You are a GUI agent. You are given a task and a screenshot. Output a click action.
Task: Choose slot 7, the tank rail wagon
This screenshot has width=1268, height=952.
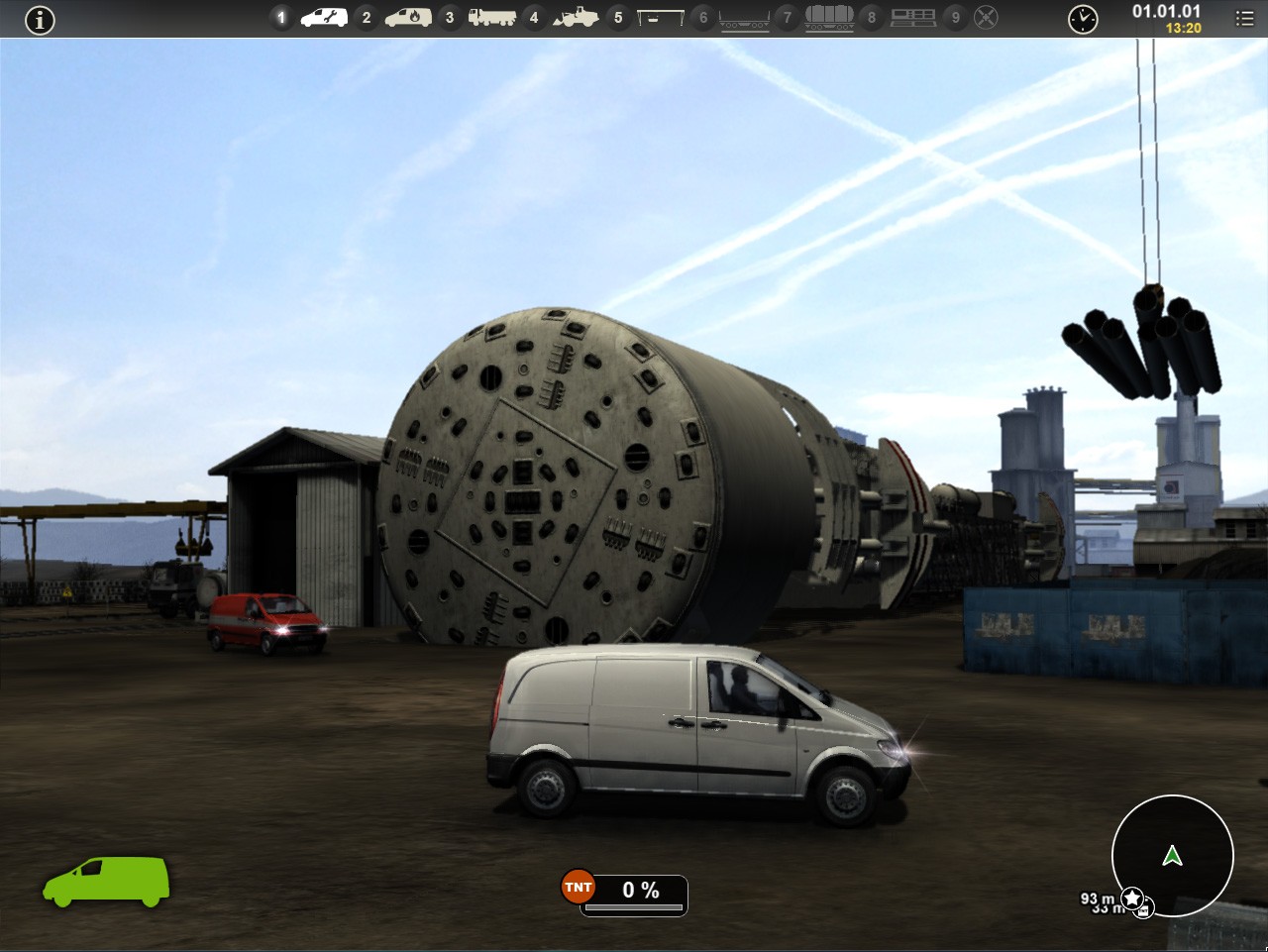click(829, 17)
